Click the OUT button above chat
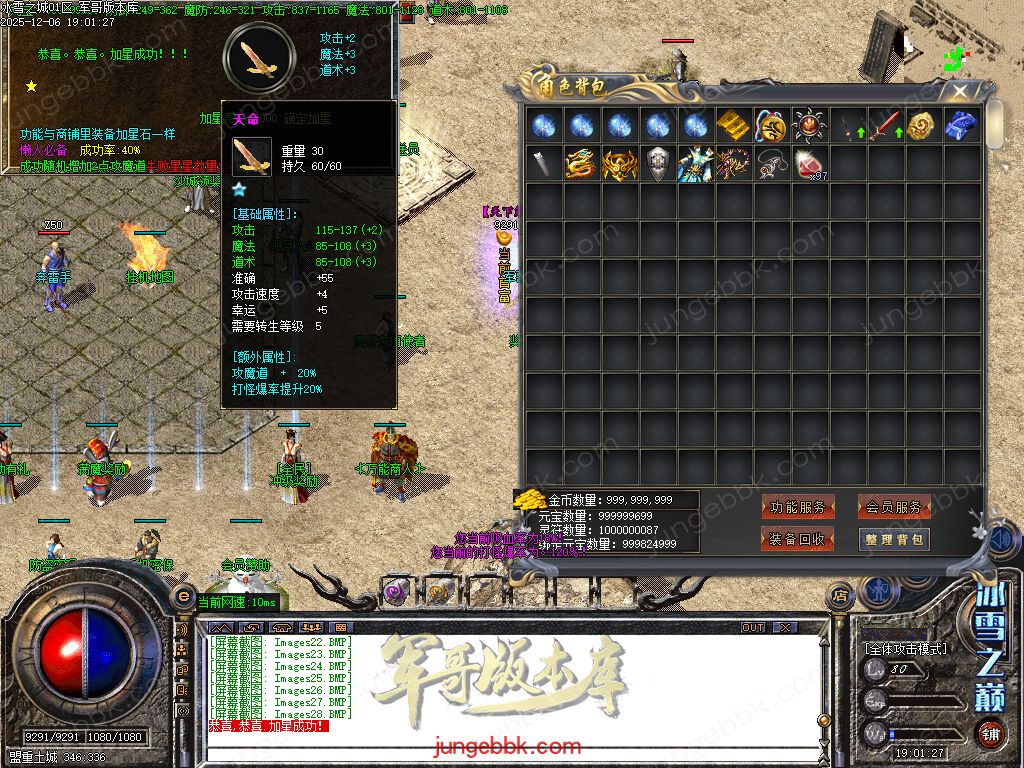 [753, 628]
